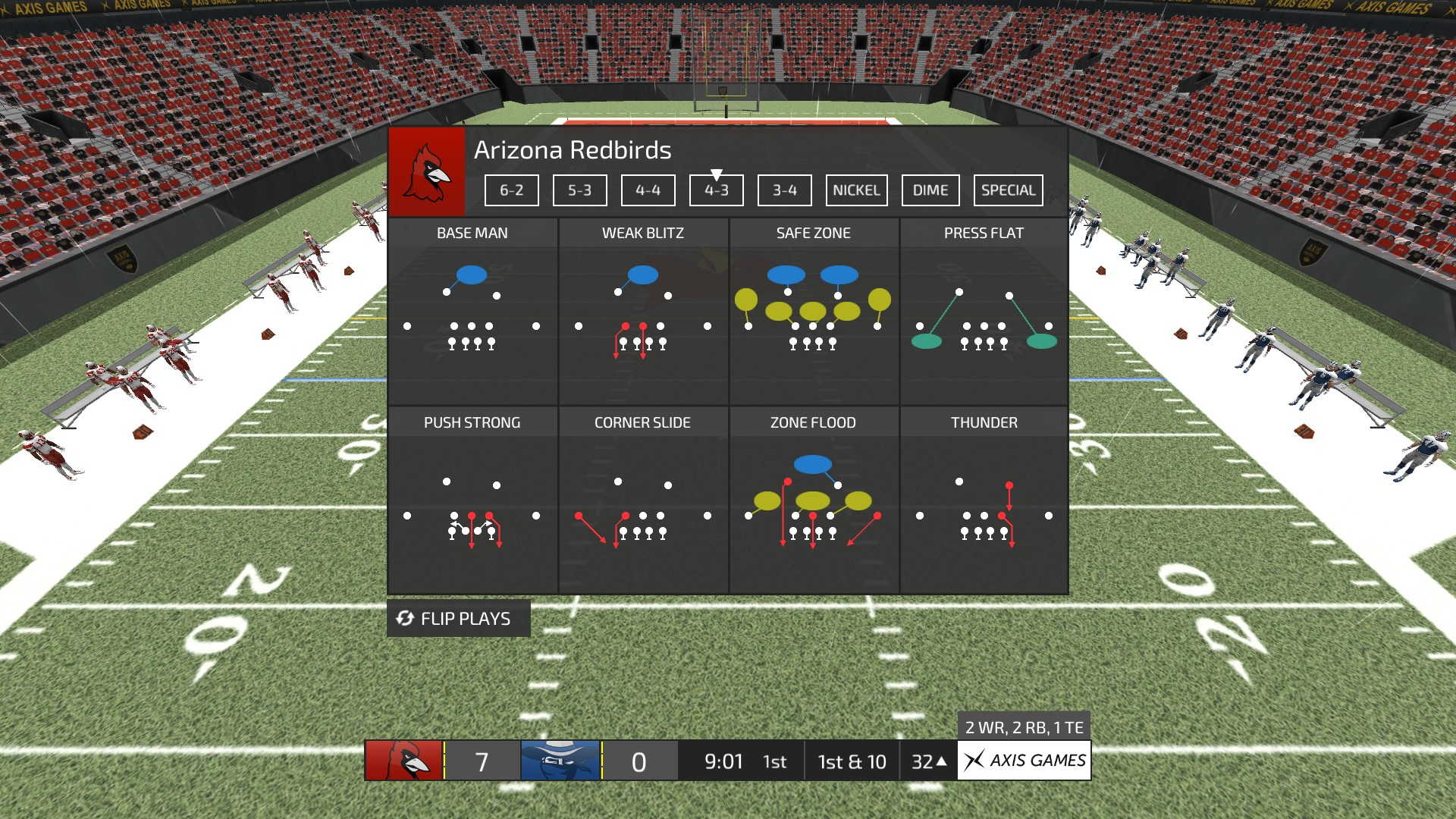Call the THUNDER play
The height and width of the screenshot is (819, 1456).
pos(984,500)
